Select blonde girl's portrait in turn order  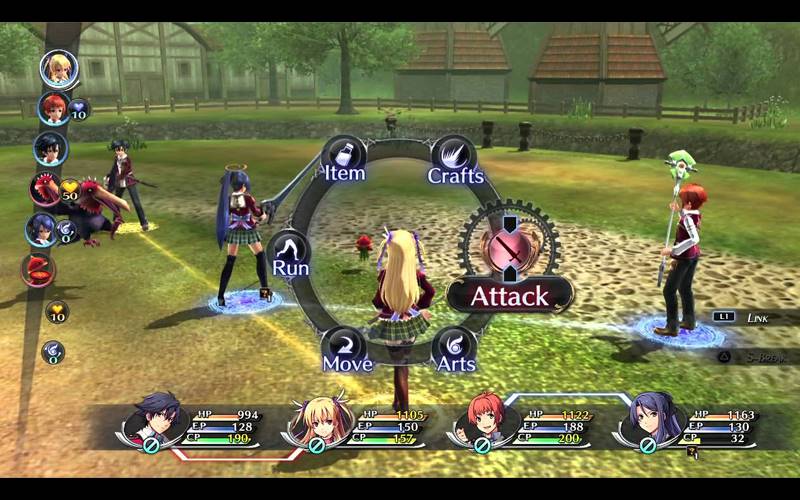coord(58,68)
